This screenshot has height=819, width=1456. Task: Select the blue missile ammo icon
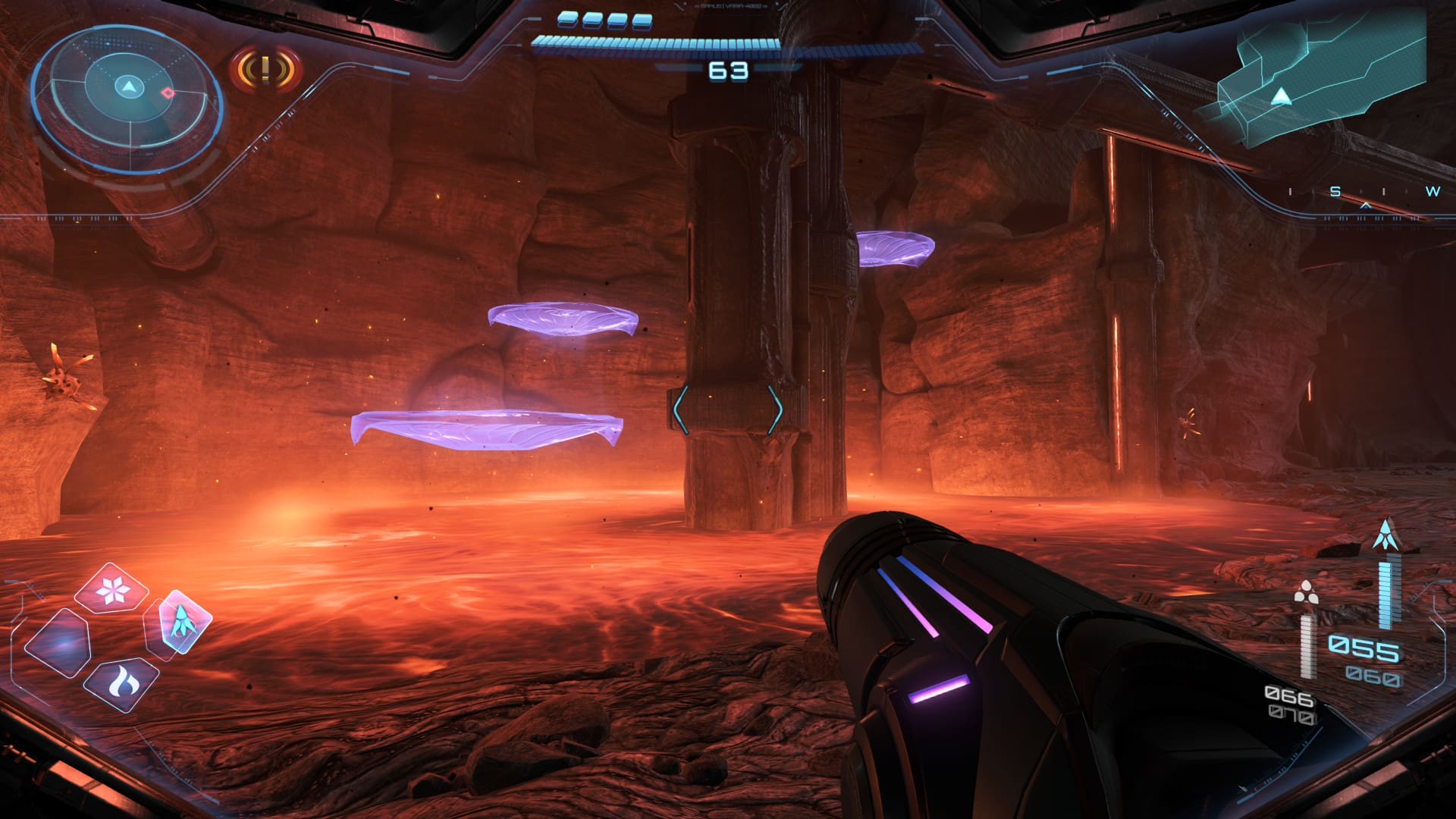click(1386, 535)
